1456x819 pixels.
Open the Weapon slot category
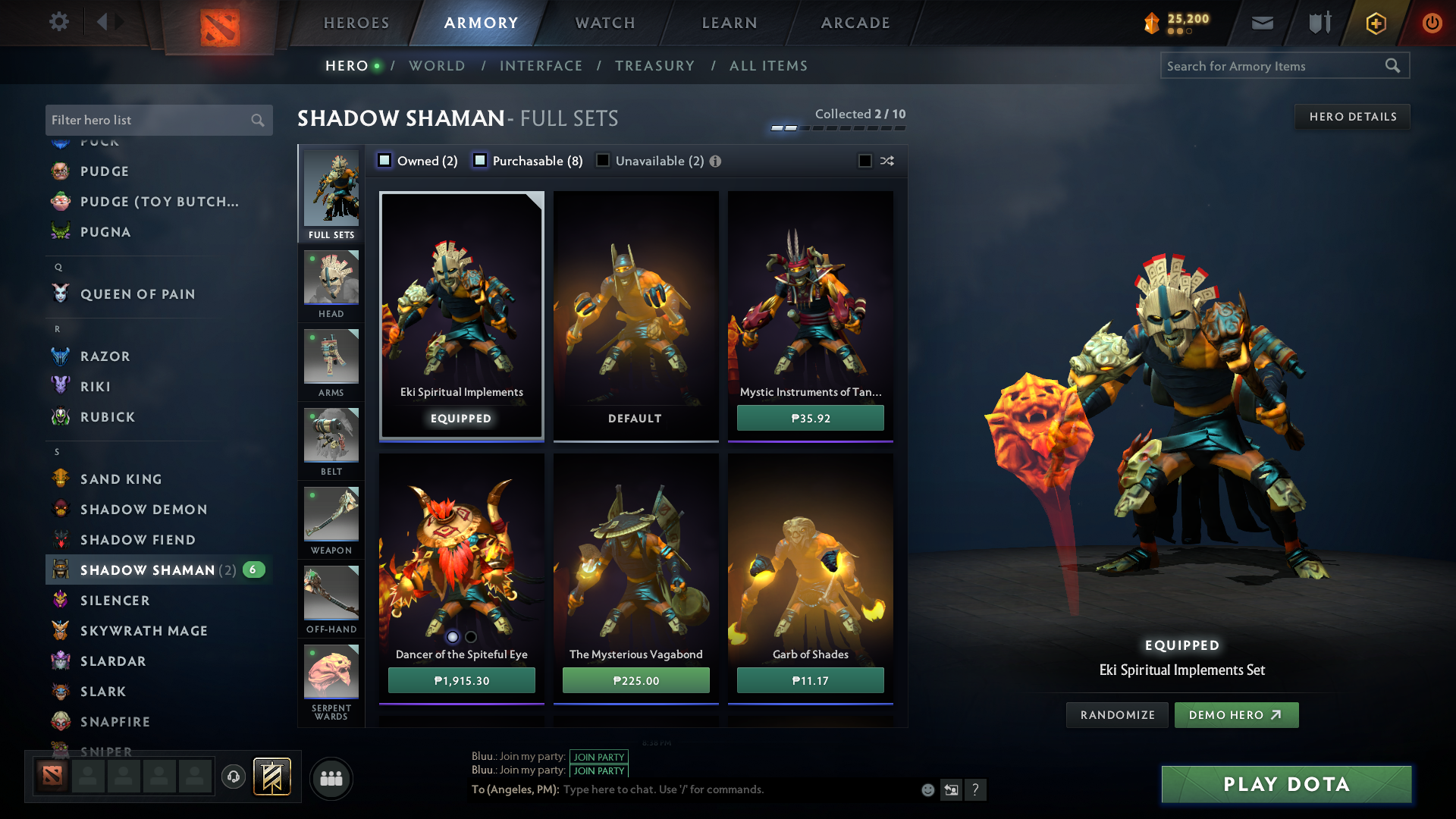tap(331, 519)
